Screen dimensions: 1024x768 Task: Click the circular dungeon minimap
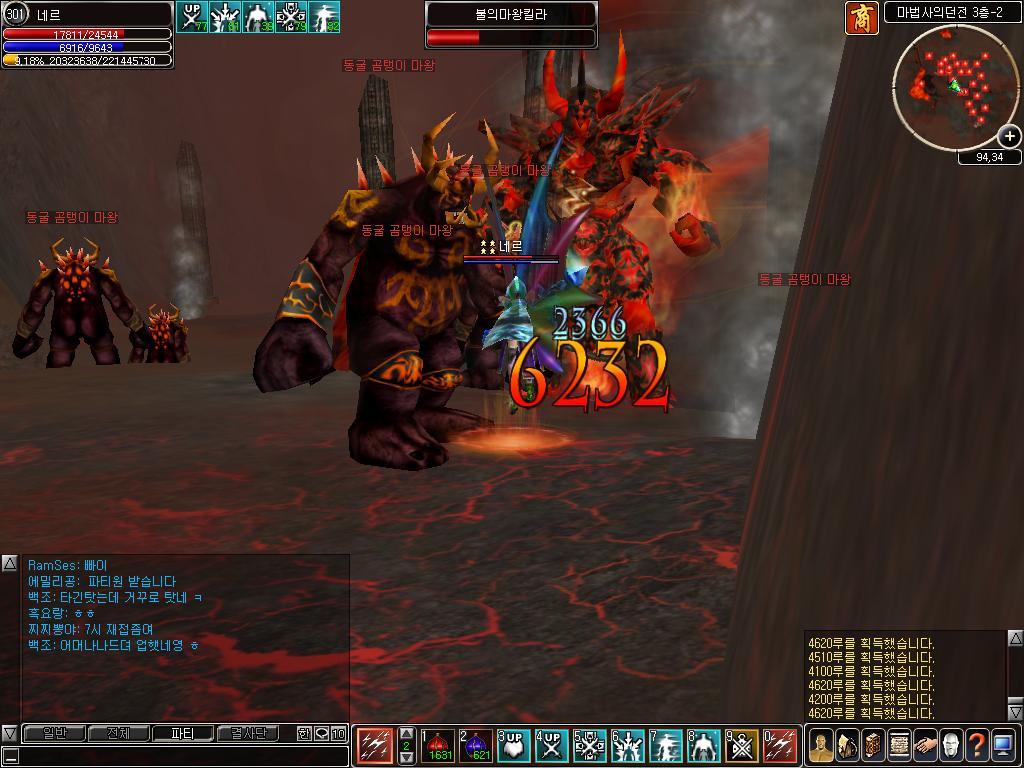coord(950,85)
